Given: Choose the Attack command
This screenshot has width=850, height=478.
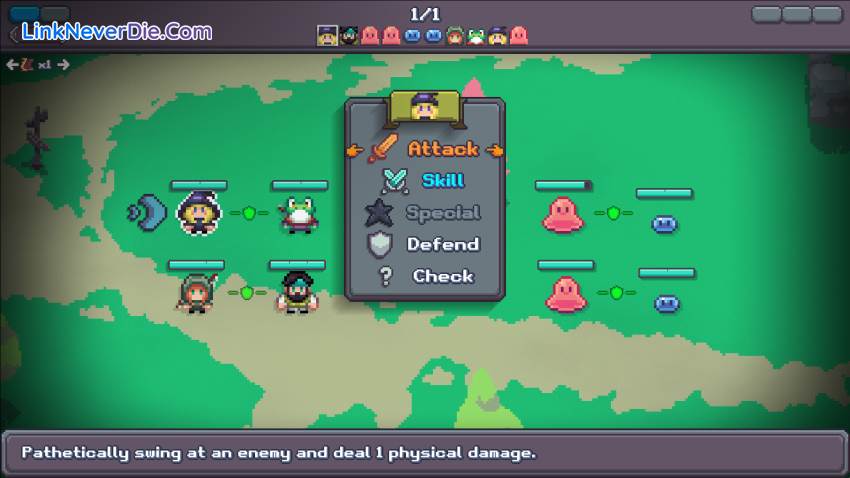Looking at the screenshot, I should coord(442,149).
